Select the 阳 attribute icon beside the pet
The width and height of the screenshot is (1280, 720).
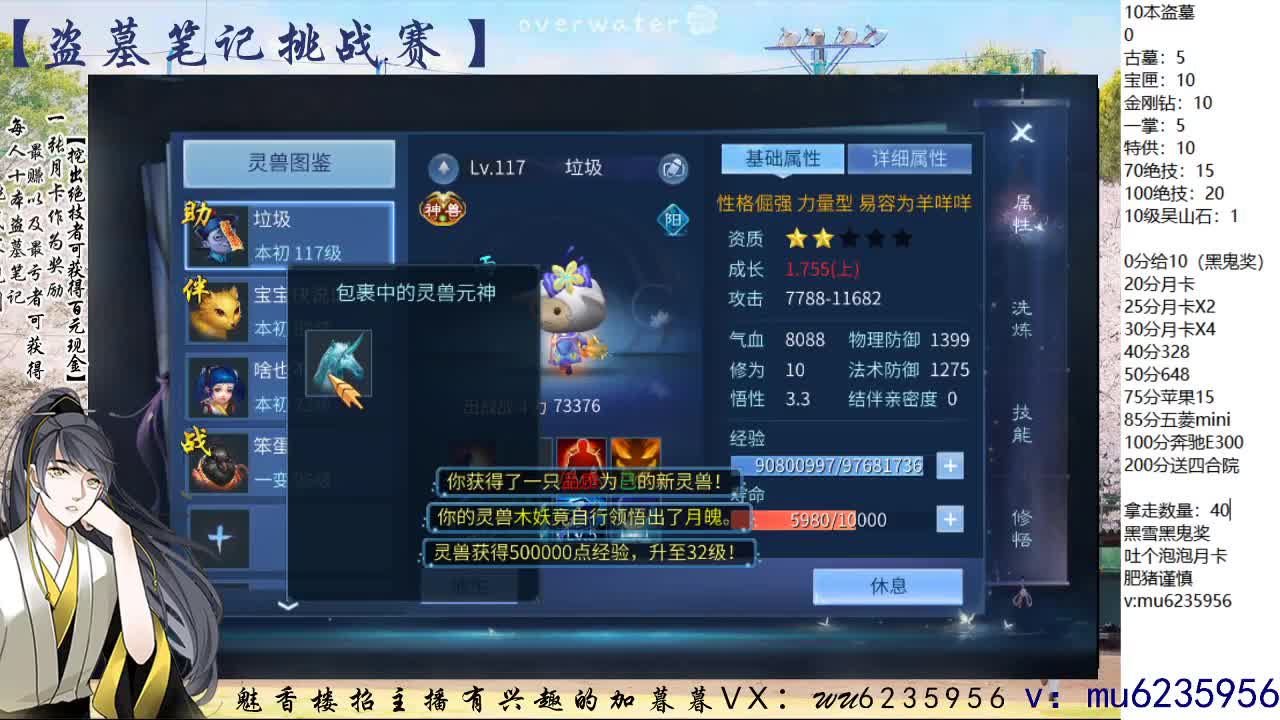pyautogui.click(x=672, y=219)
